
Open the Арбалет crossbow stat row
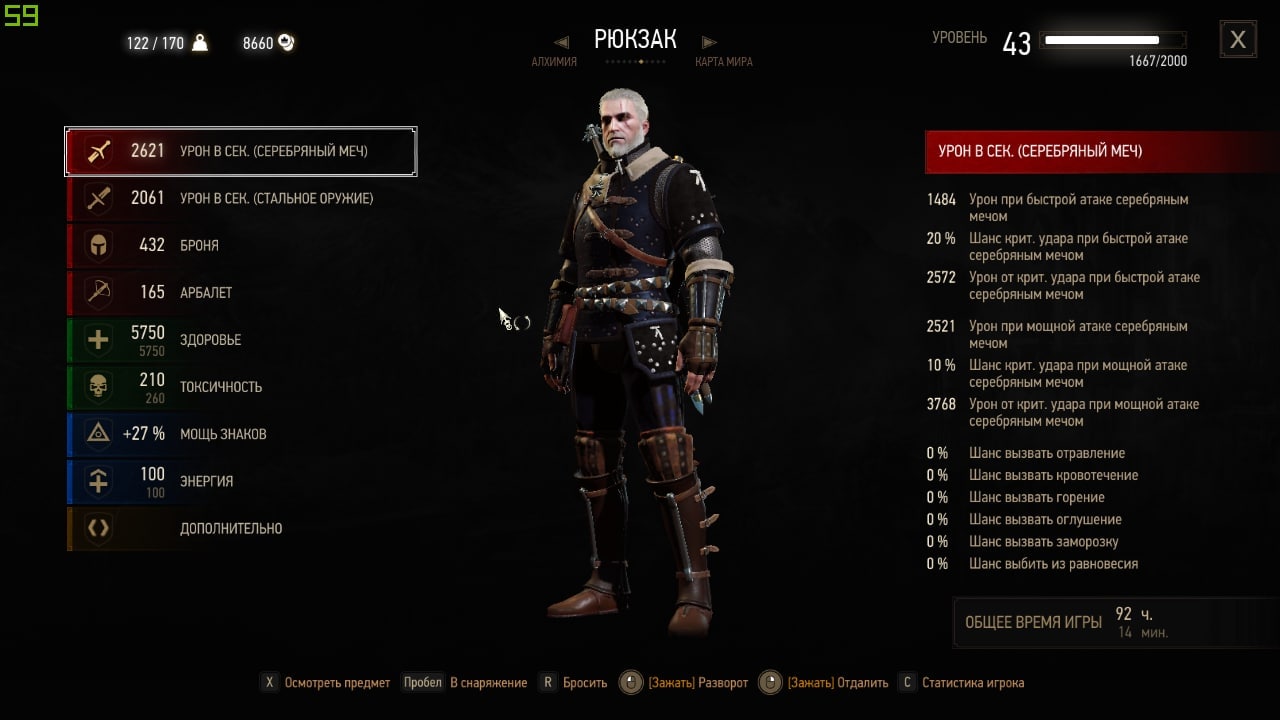tap(241, 293)
